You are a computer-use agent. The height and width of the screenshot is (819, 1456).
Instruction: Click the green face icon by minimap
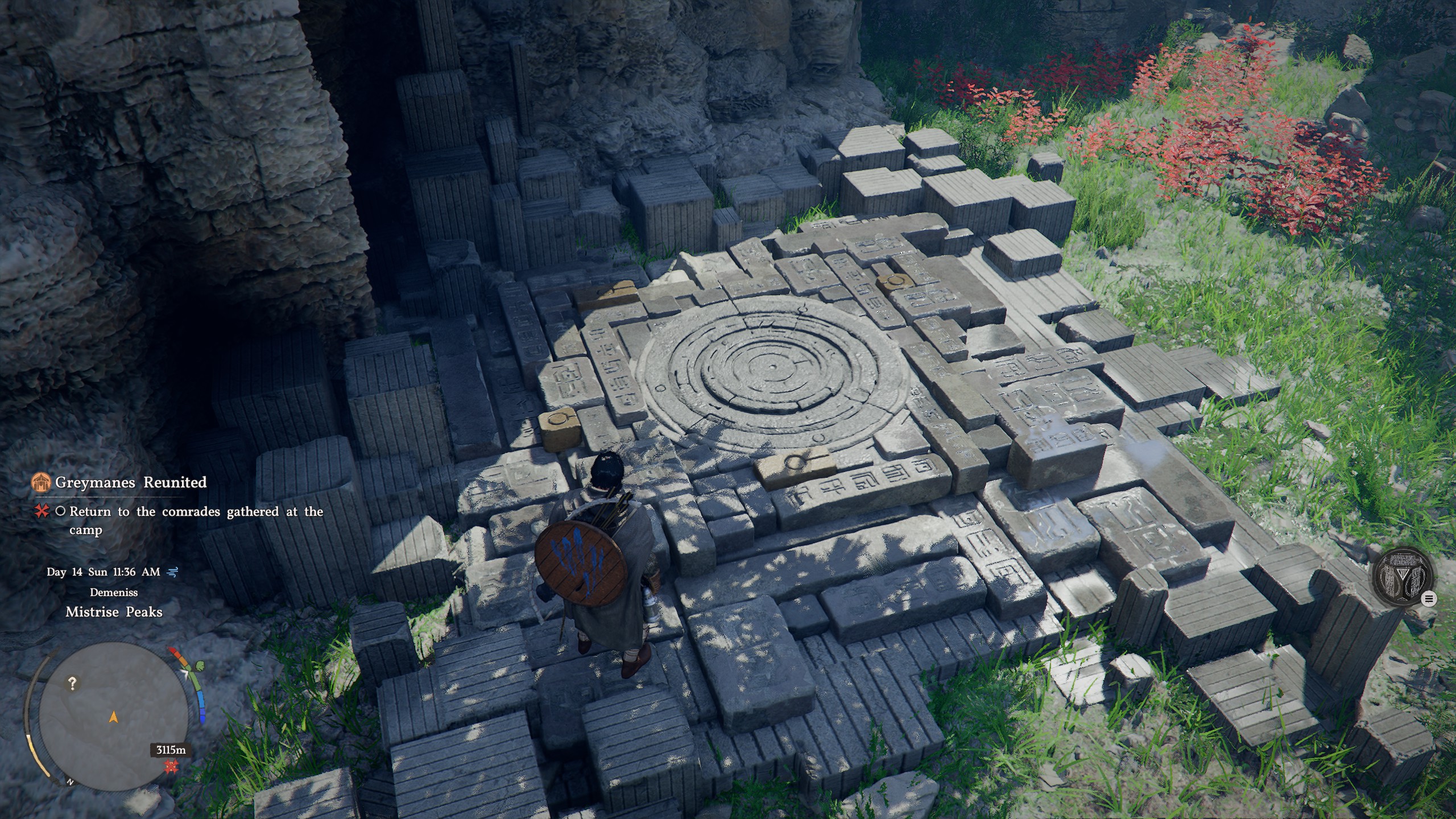pyautogui.click(x=200, y=665)
